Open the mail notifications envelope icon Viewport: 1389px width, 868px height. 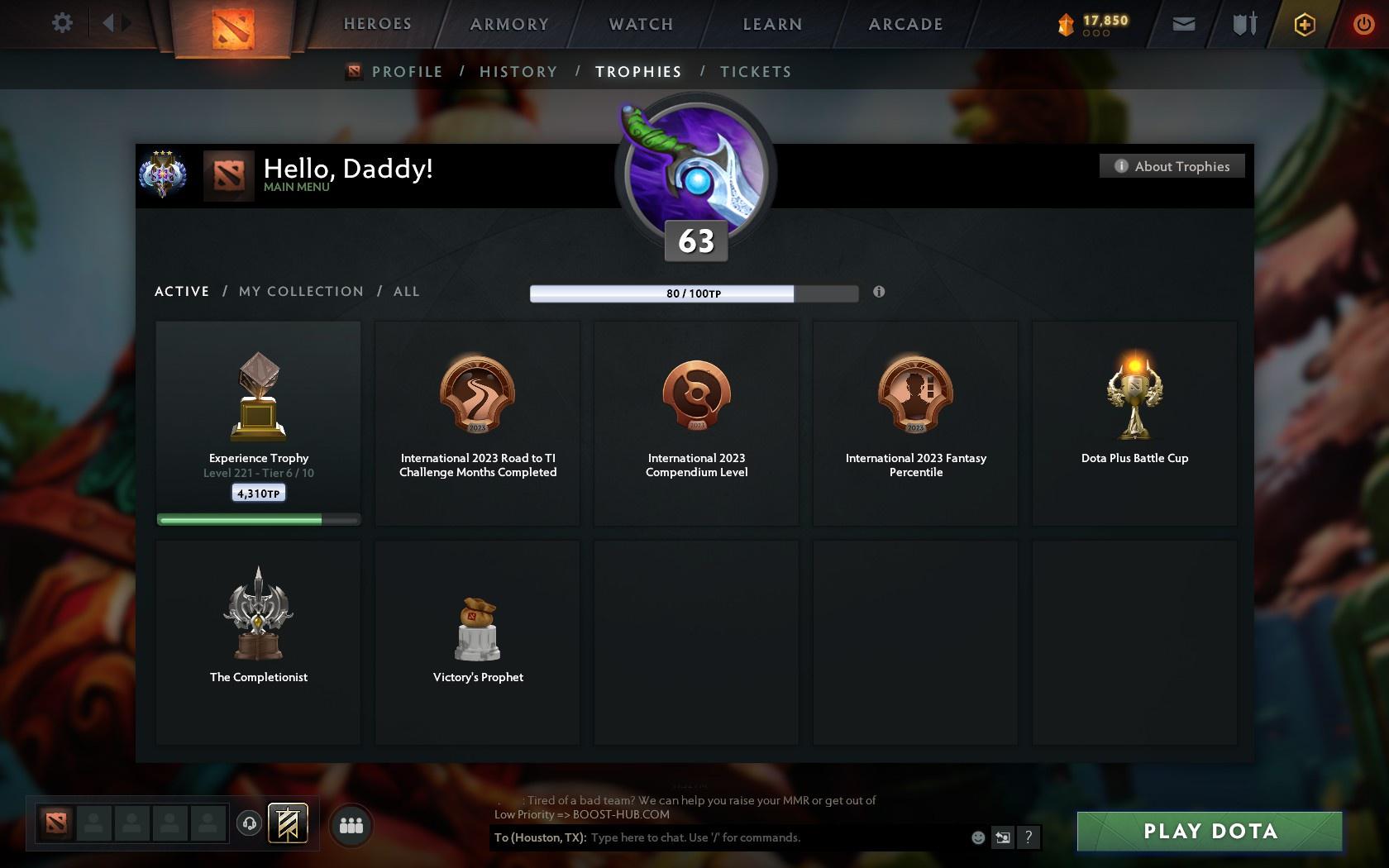[x=1182, y=23]
